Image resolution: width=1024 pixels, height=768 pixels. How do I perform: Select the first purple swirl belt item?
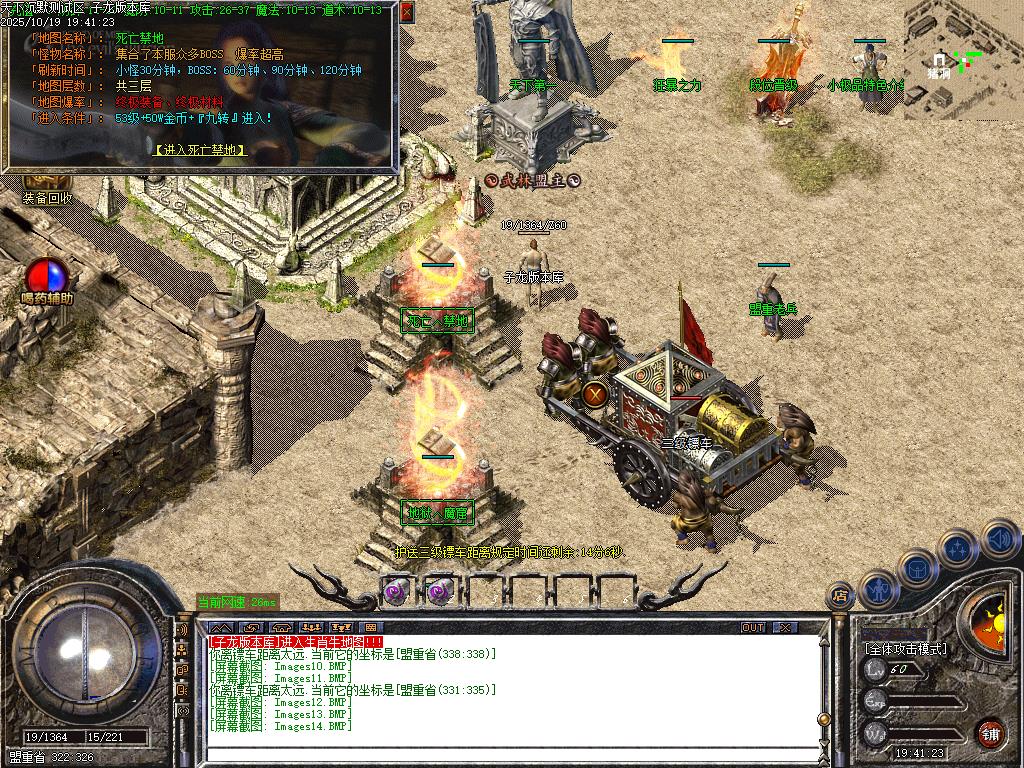tap(397, 591)
